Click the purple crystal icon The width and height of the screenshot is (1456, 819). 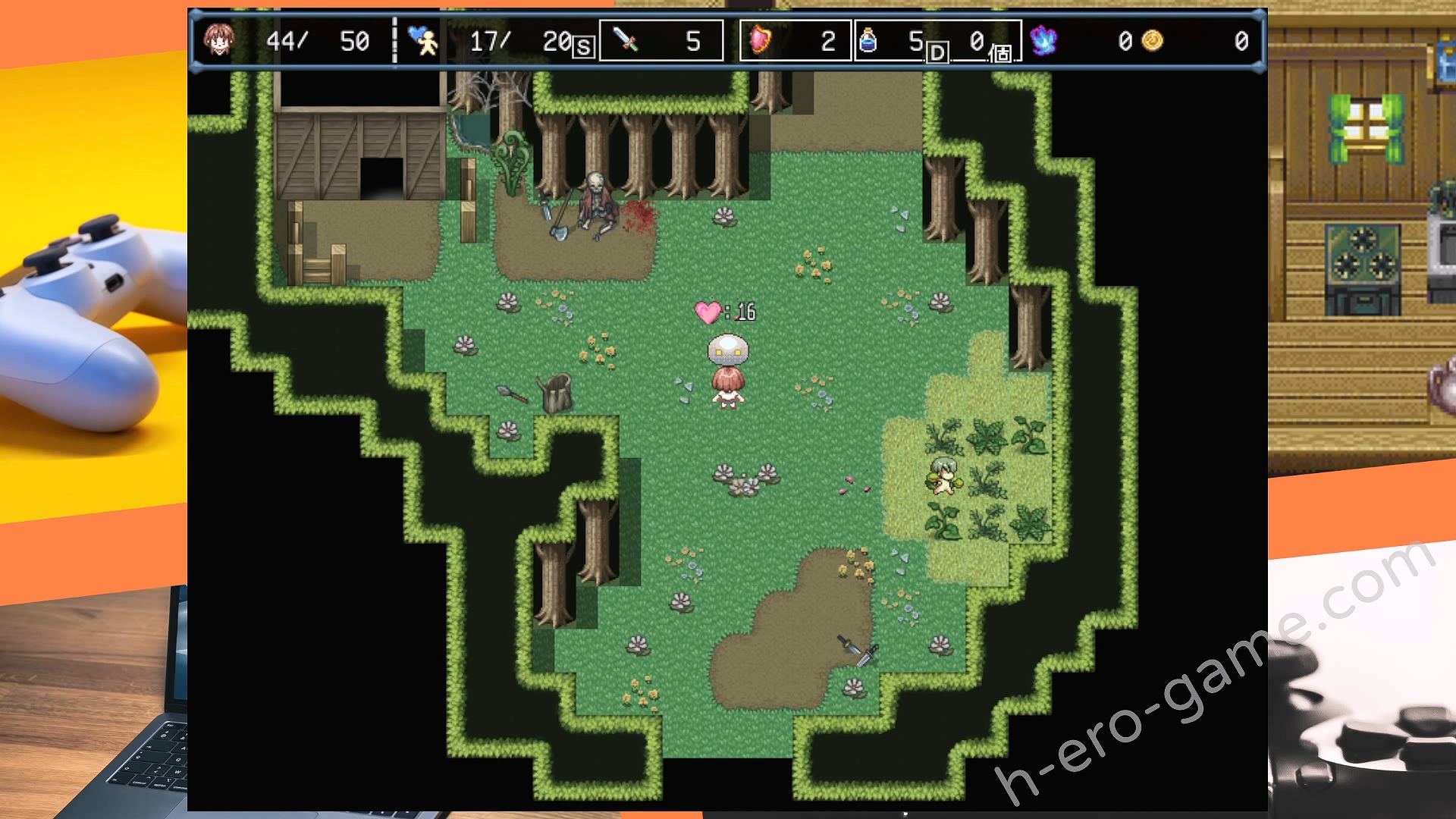pyautogui.click(x=1043, y=40)
